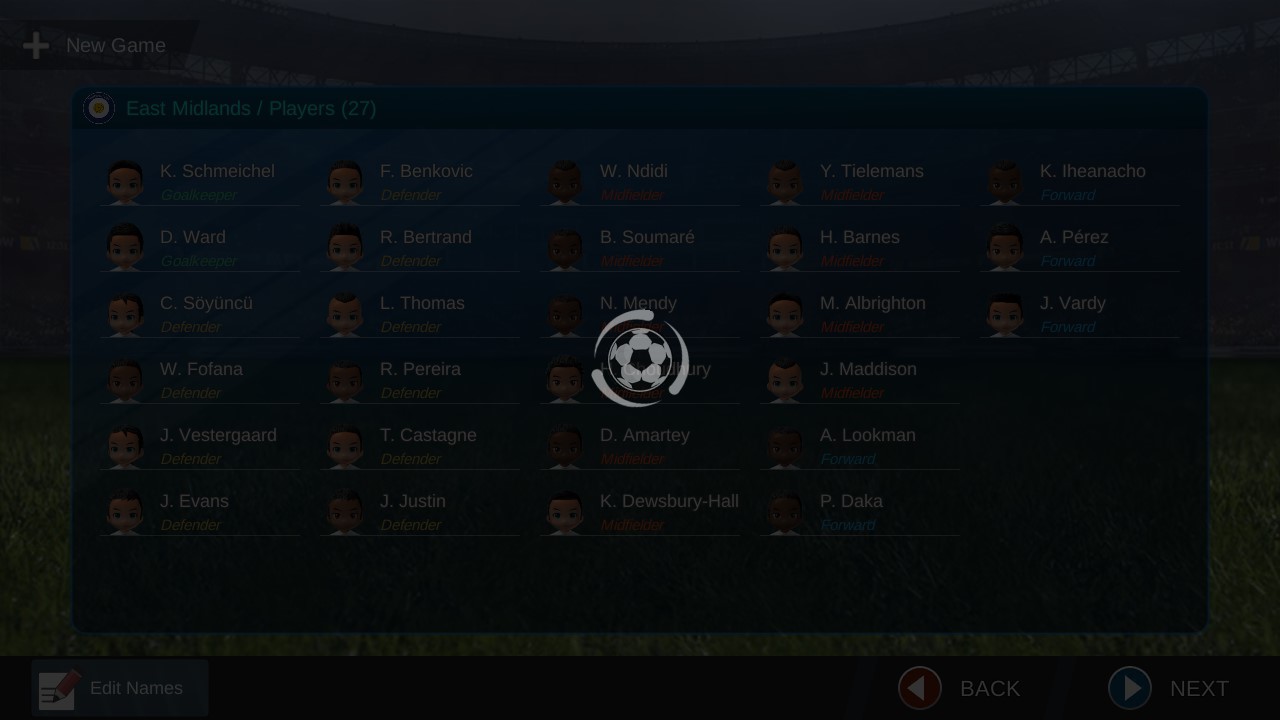Select midfielder J. Maddison
The width and height of the screenshot is (1280, 720).
tap(860, 380)
